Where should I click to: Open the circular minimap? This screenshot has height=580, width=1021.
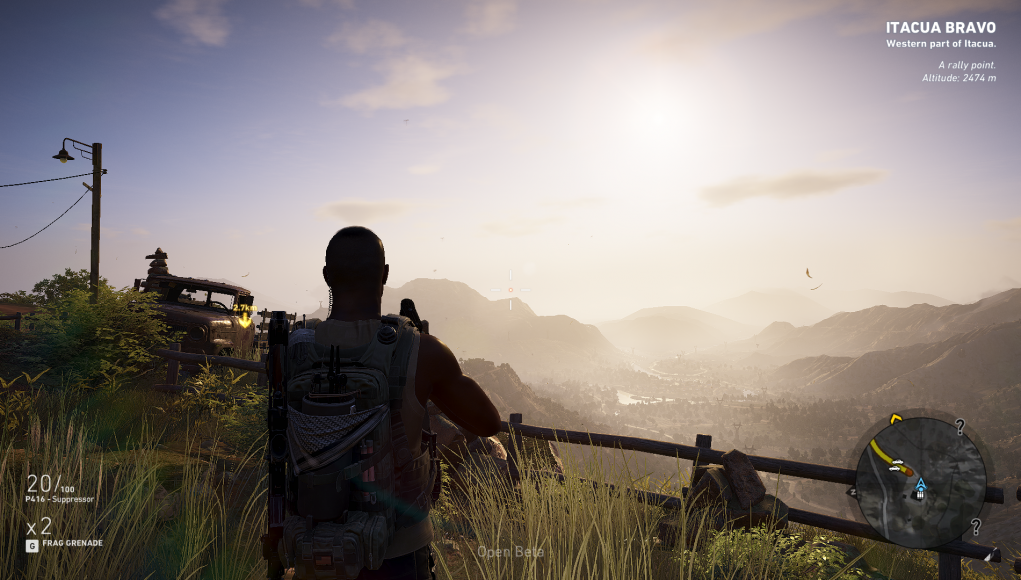920,482
